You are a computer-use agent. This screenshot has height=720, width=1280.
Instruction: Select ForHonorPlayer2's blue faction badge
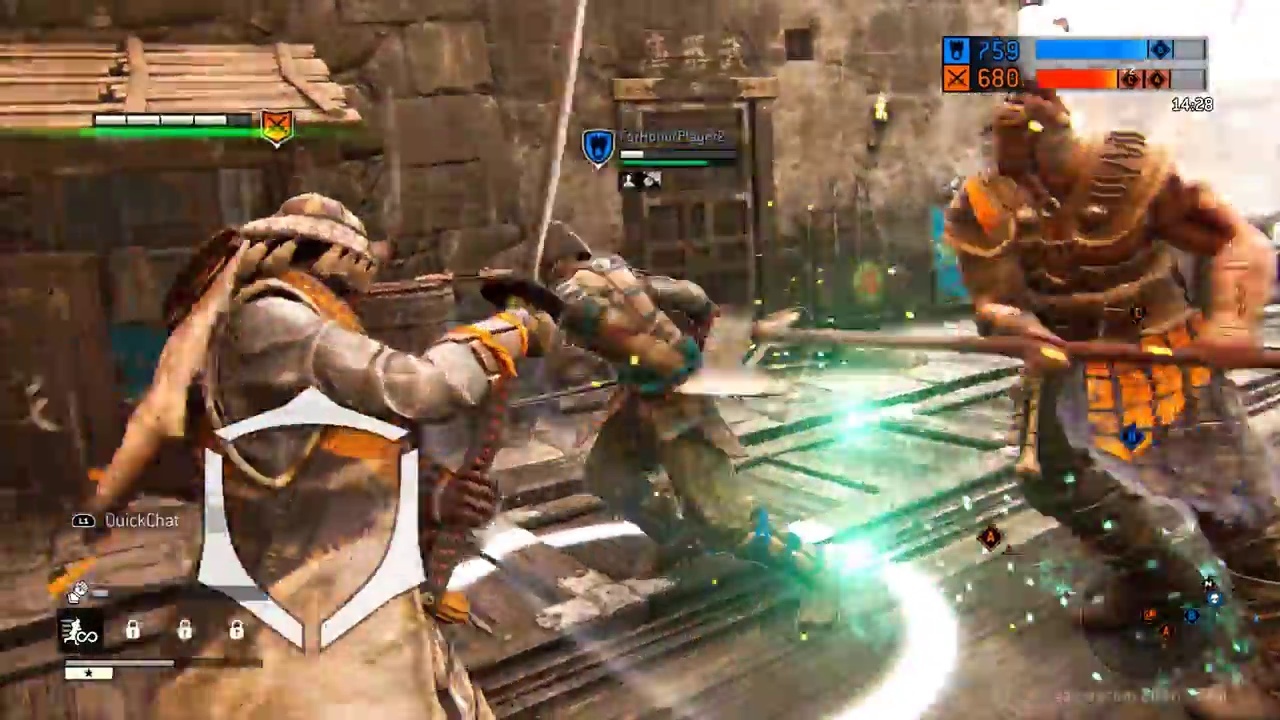pos(597,145)
